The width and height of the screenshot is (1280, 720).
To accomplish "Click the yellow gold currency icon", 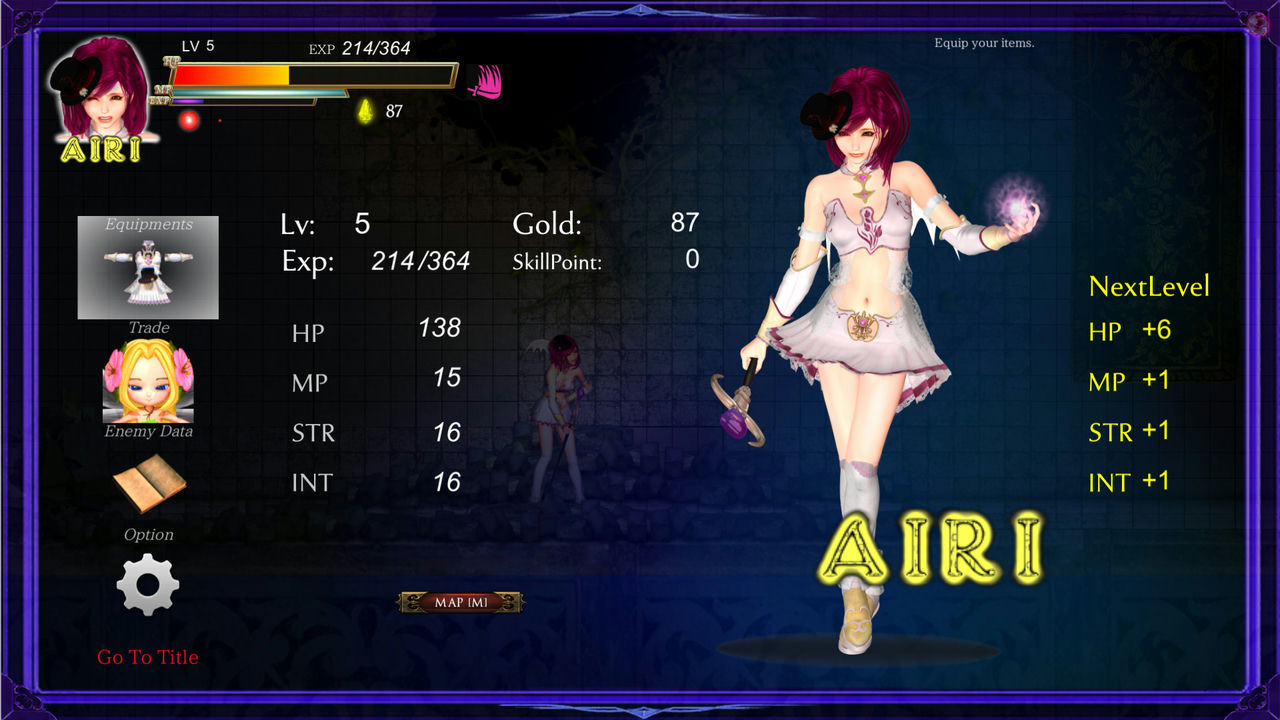I will coord(366,110).
